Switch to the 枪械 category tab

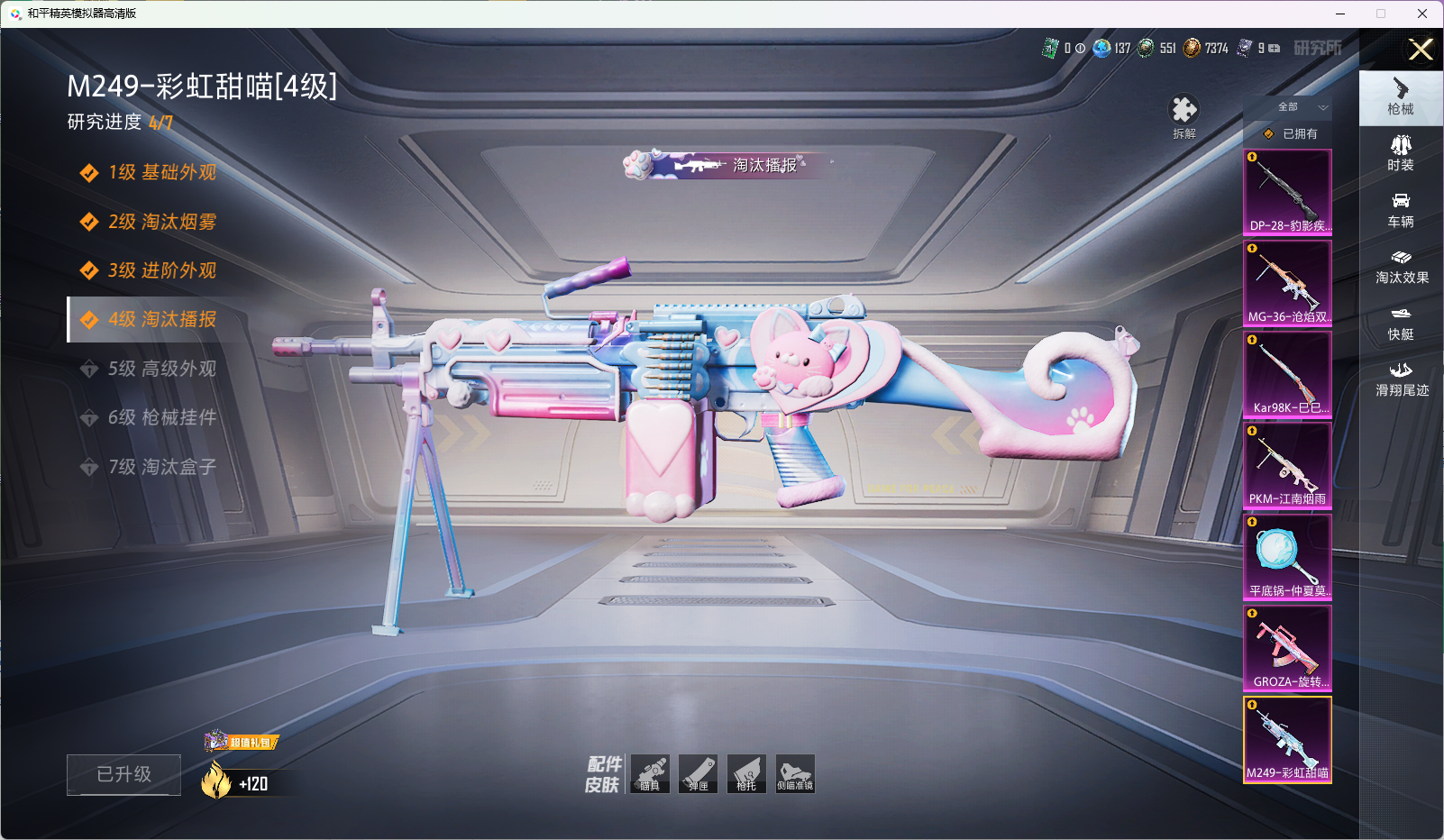(x=1400, y=96)
